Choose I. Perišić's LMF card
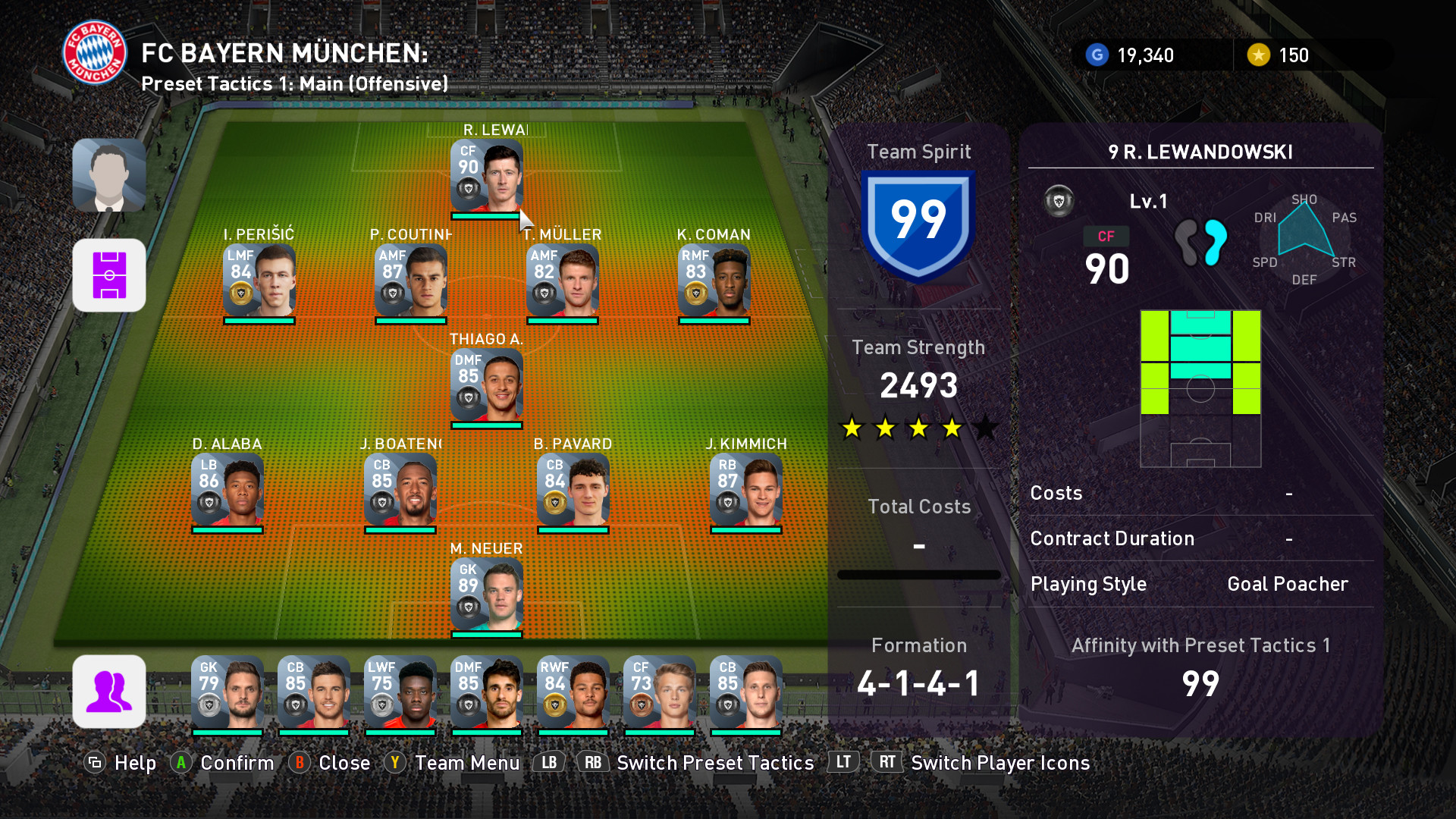The height and width of the screenshot is (819, 1456). click(259, 281)
